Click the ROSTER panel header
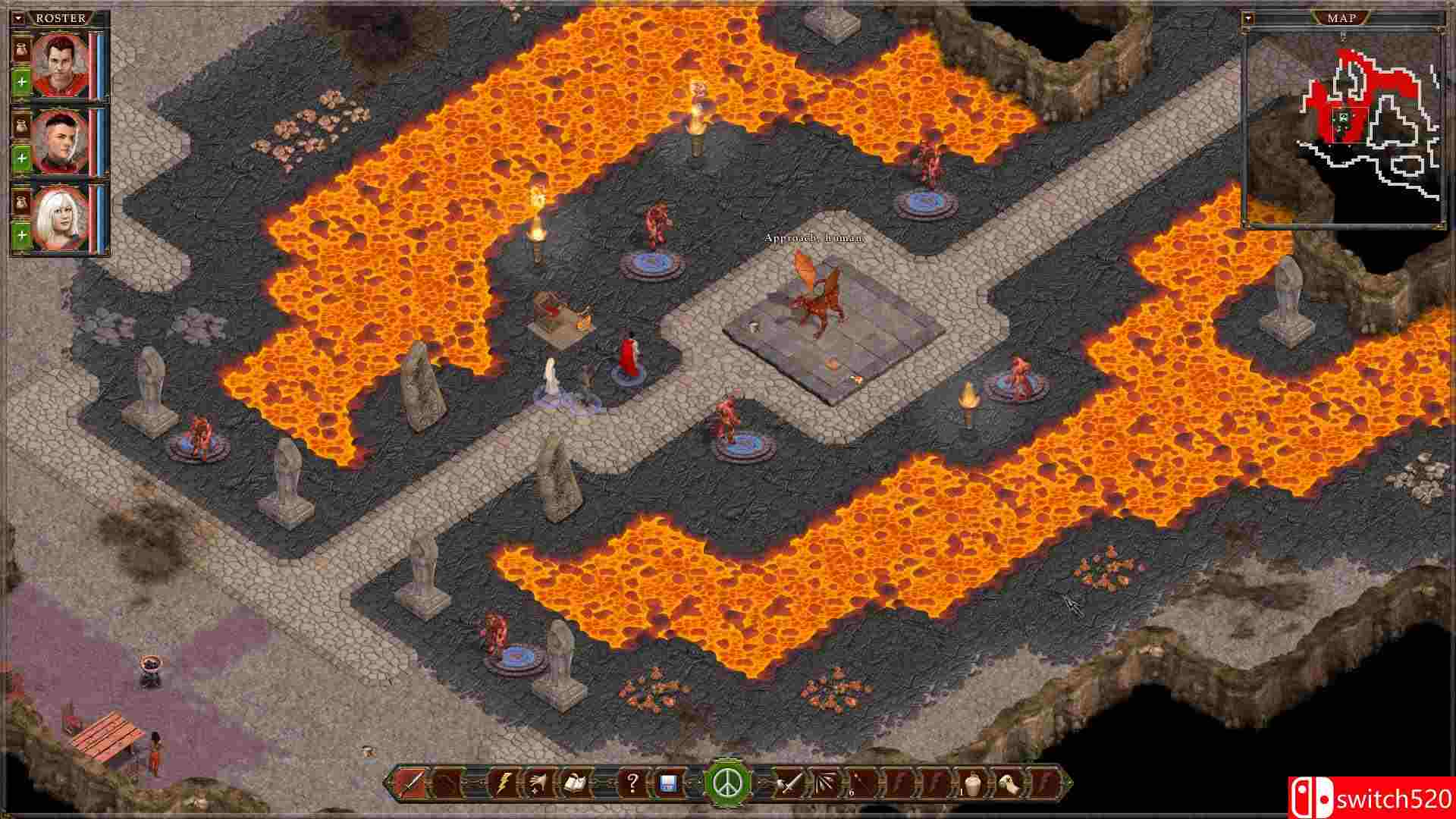 (62, 17)
